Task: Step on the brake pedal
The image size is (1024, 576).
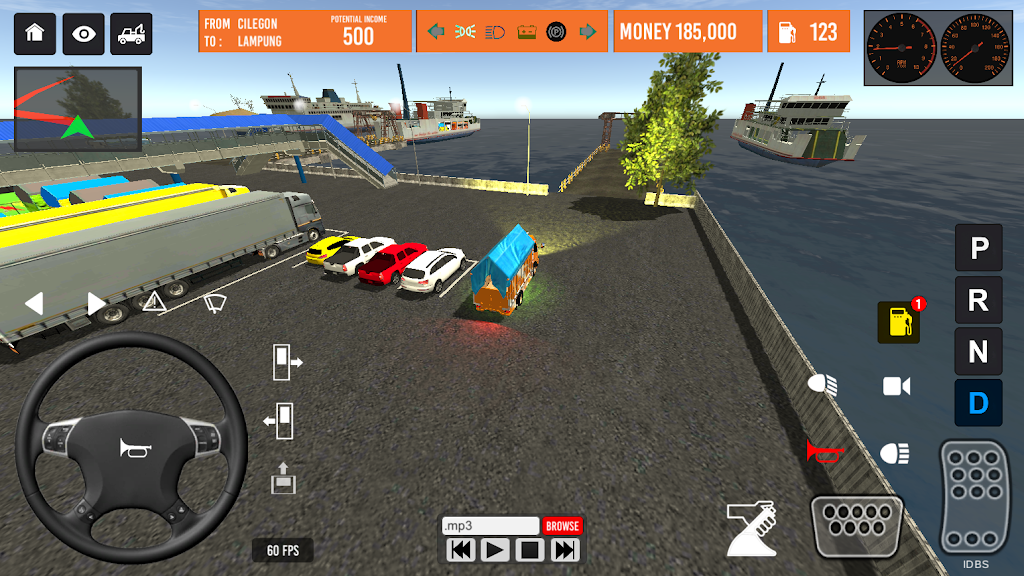Action: click(x=856, y=526)
